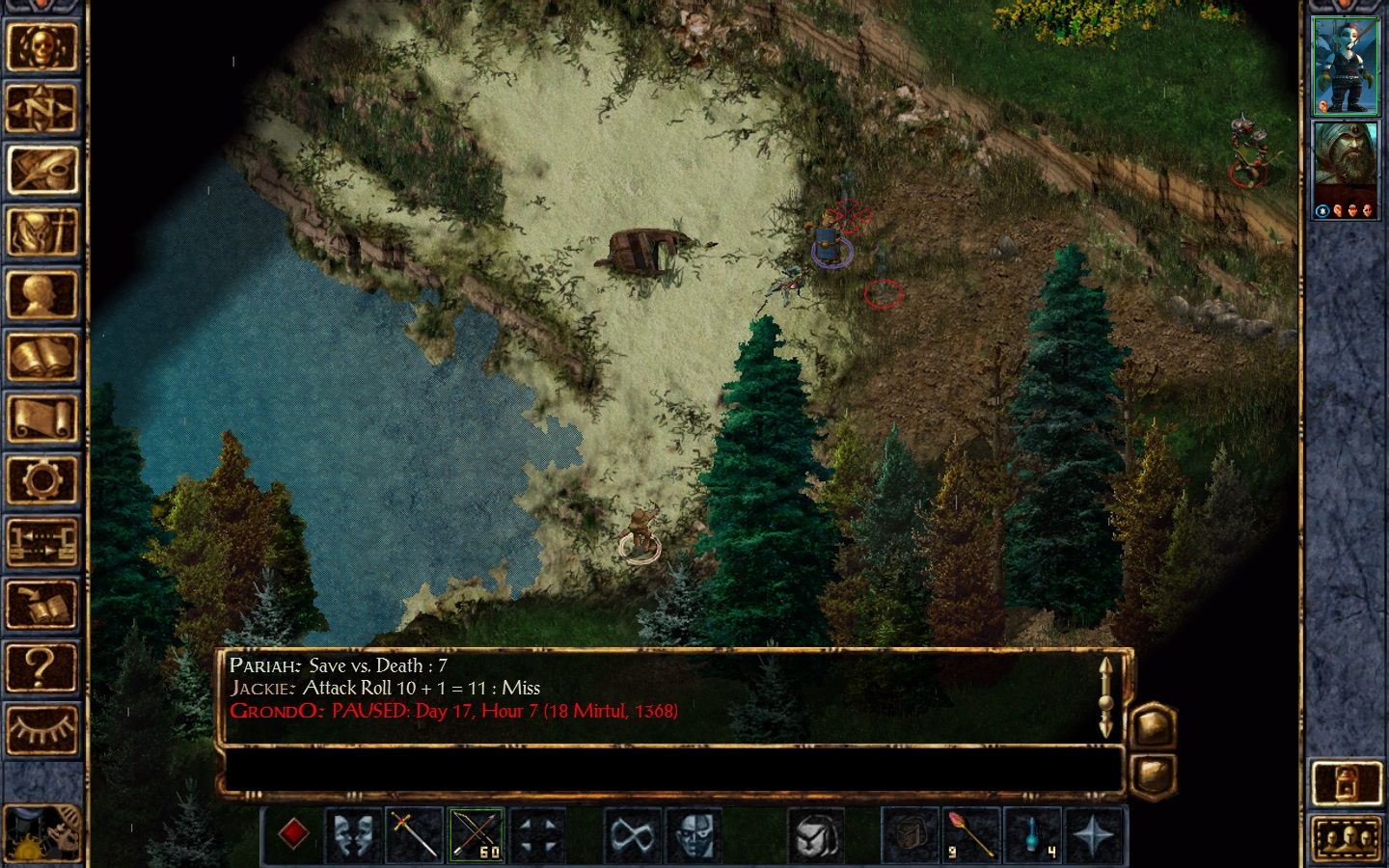Open the inventory screen (armor and sword)
Screen dimensions: 1389x868
(x=41, y=232)
